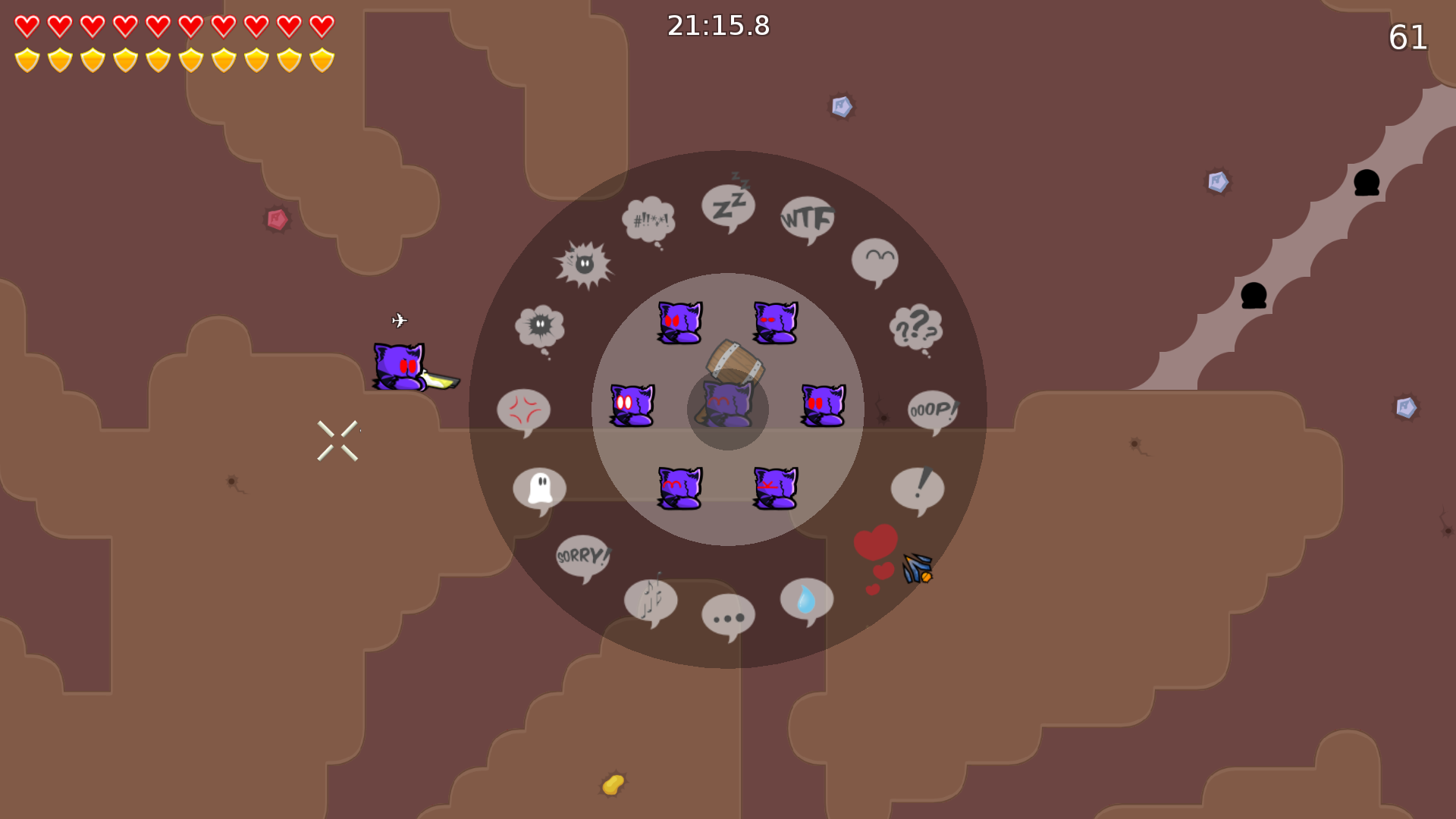Select the dark thought cloud emote
This screenshot has width=1456, height=819.
point(540,326)
